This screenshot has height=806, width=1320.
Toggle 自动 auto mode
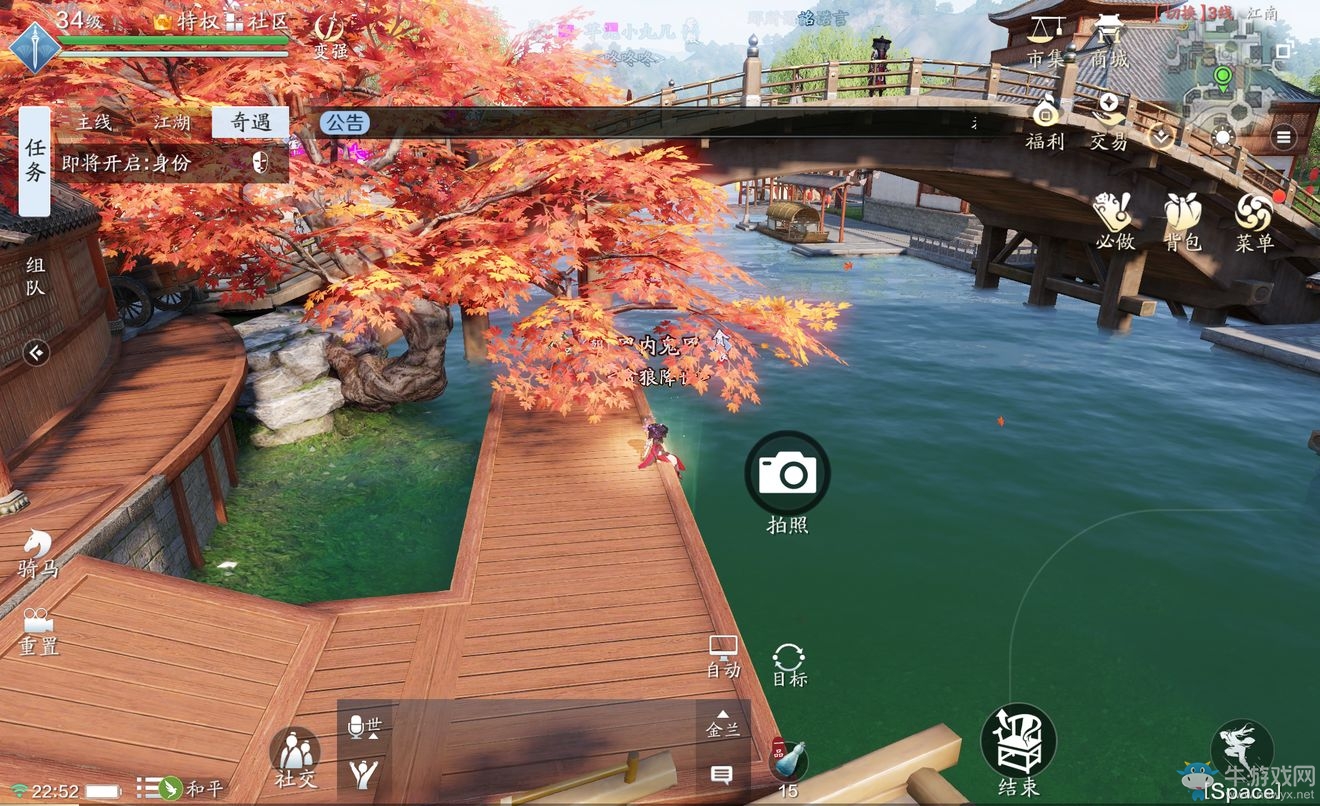tap(723, 654)
